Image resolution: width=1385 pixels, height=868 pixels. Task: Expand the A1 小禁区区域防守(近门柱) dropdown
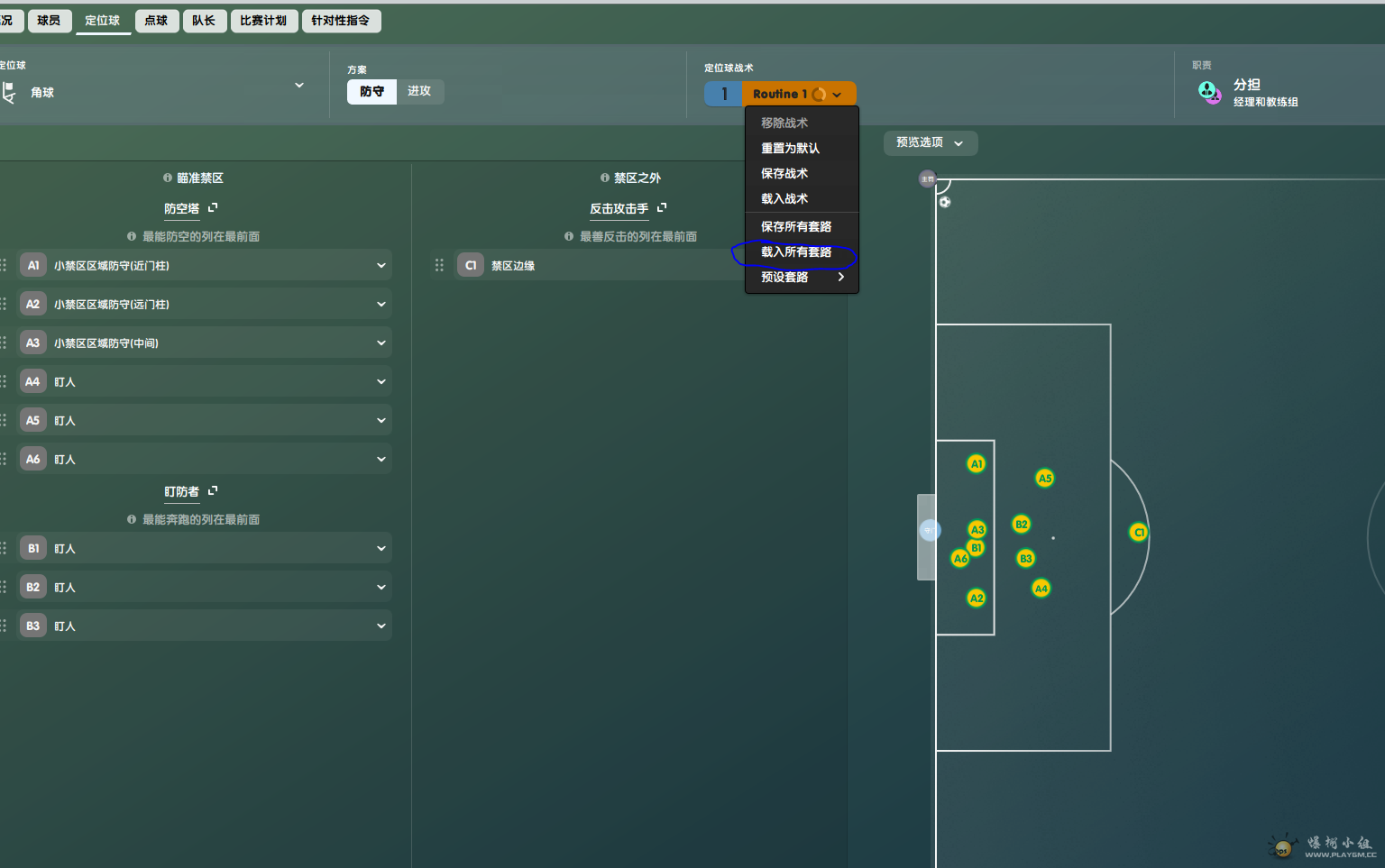coord(381,266)
